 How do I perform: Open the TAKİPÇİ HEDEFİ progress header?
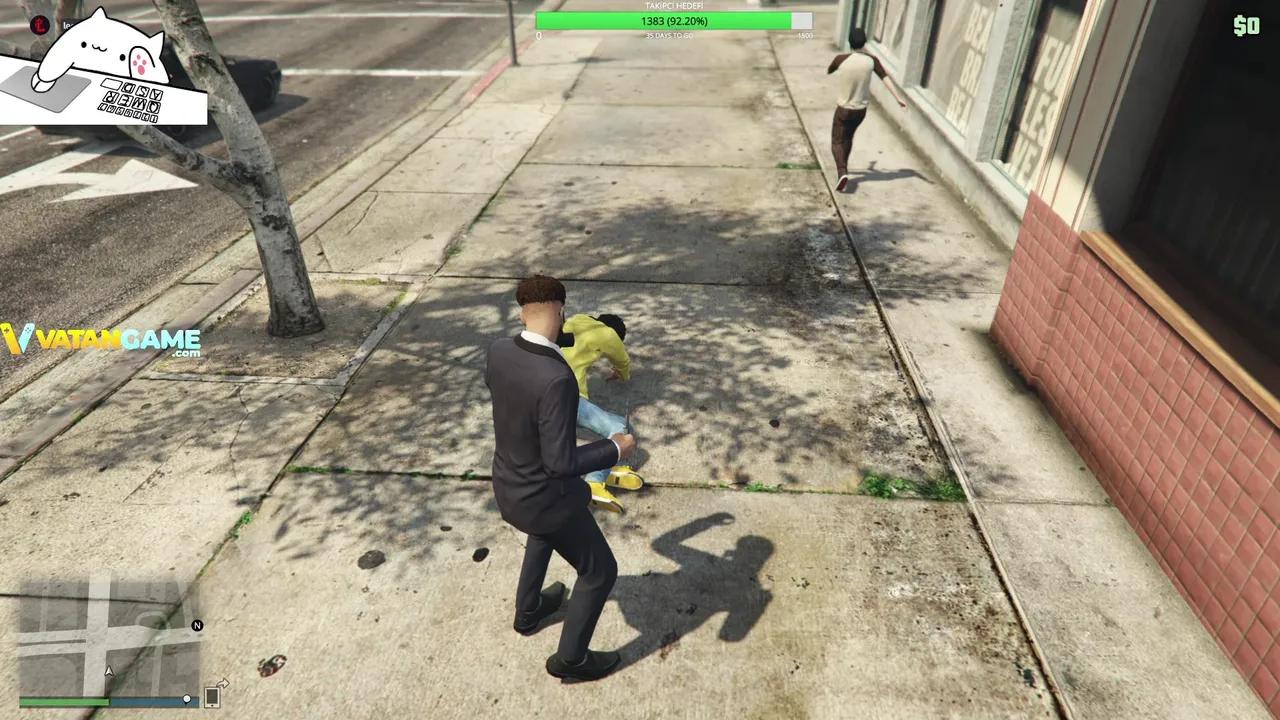(672, 5)
